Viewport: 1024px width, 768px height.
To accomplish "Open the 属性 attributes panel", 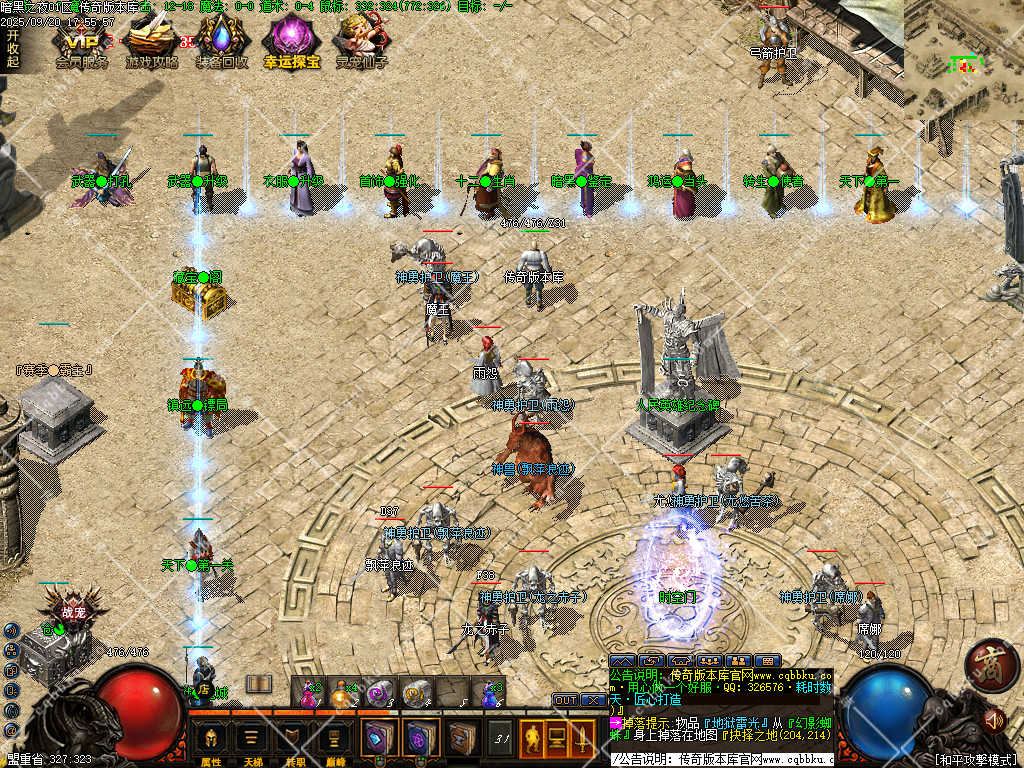I will (x=211, y=741).
